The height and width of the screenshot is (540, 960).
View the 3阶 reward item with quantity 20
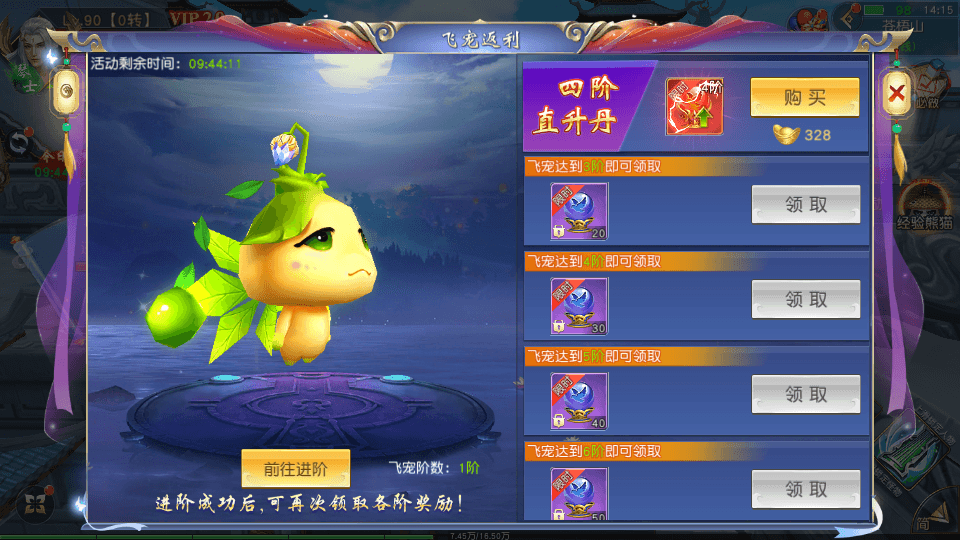[579, 211]
